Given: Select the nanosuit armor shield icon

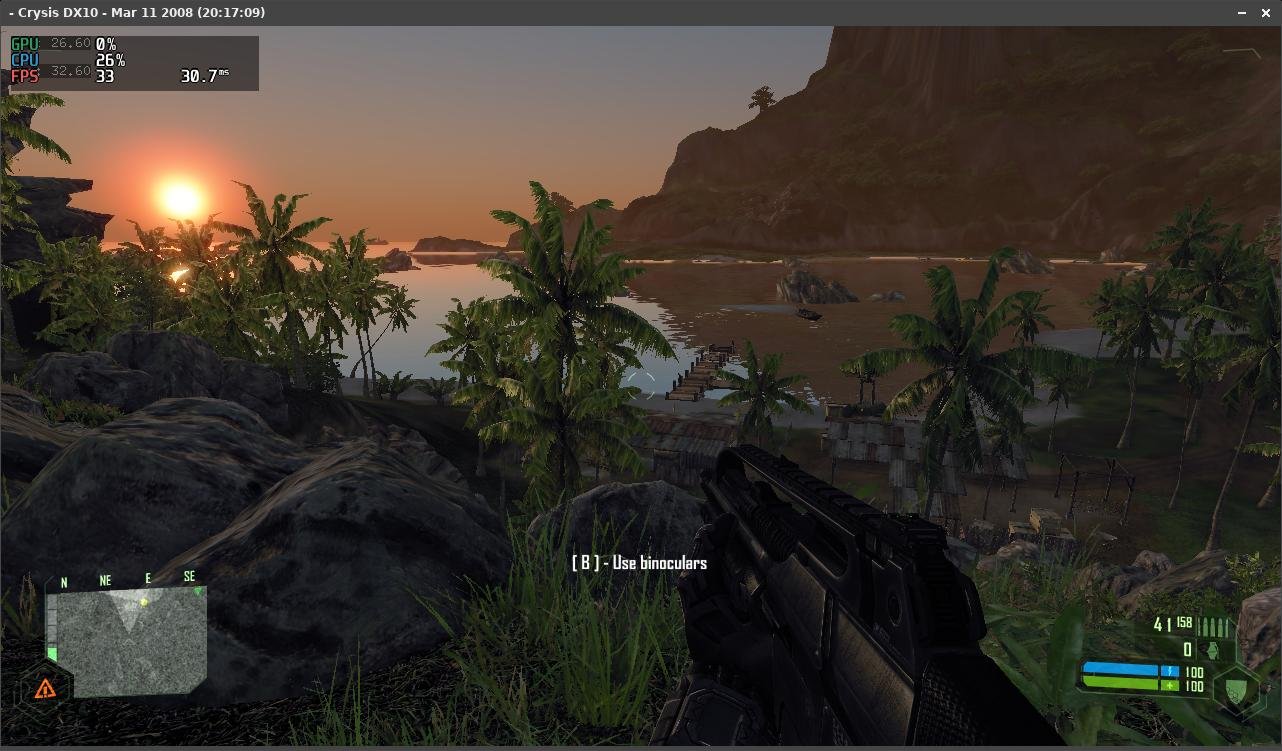Looking at the screenshot, I should click(1238, 688).
